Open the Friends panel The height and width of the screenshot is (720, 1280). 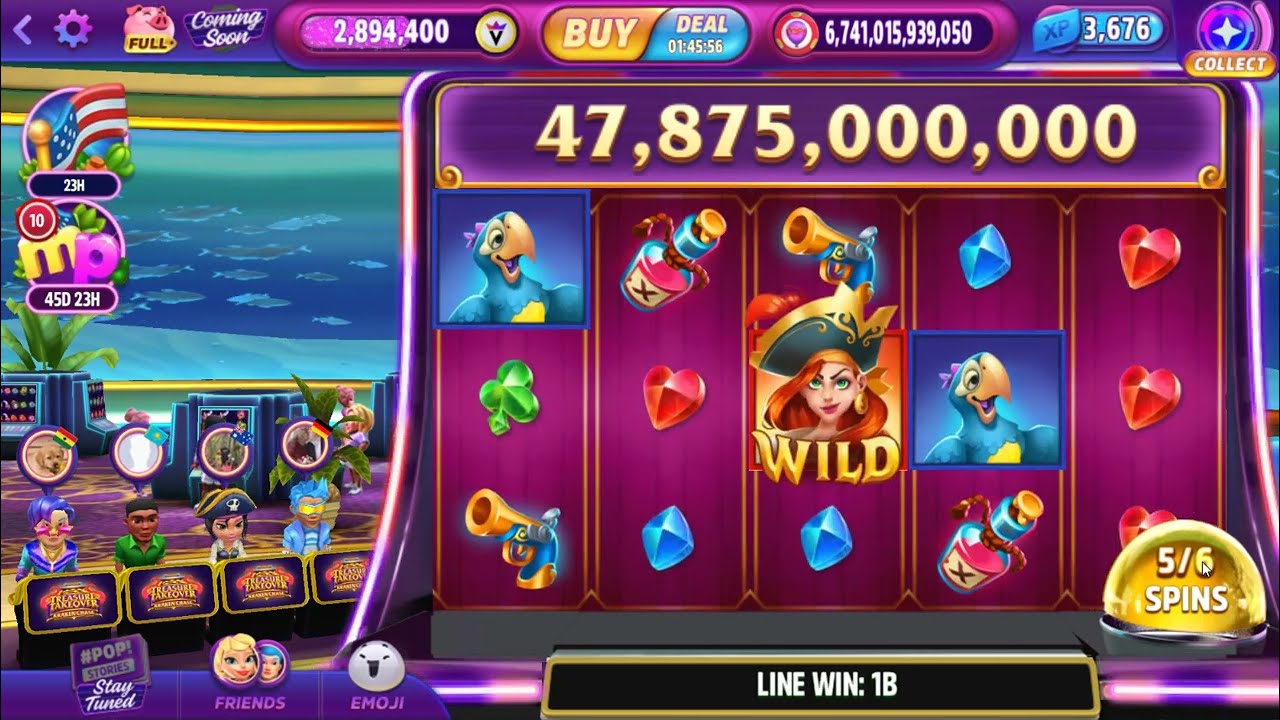click(249, 675)
